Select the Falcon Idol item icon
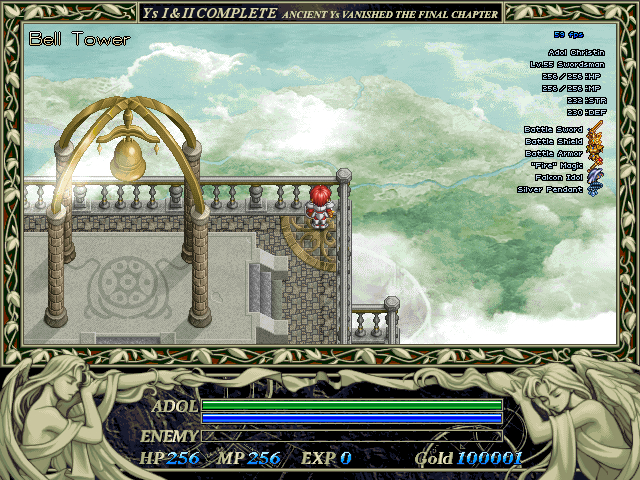This screenshot has width=640, height=480. [594, 178]
